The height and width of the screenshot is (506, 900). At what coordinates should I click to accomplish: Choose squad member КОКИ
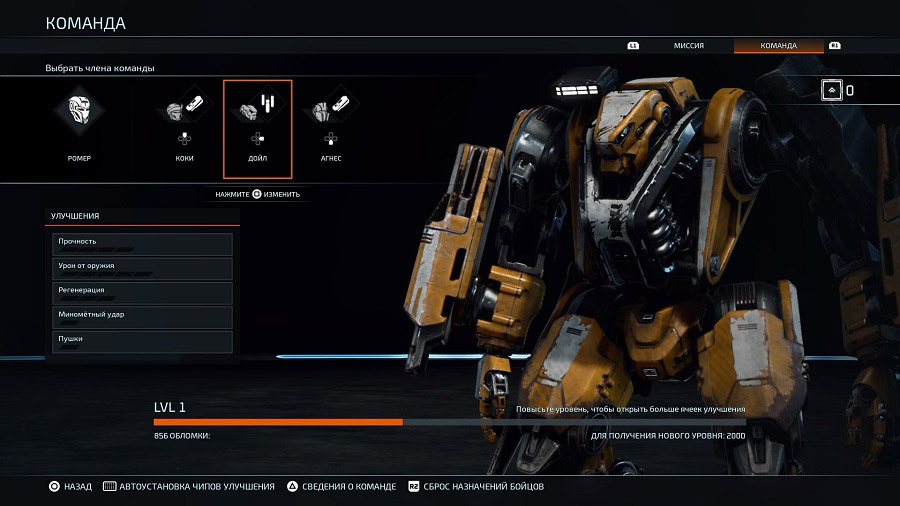tap(183, 127)
